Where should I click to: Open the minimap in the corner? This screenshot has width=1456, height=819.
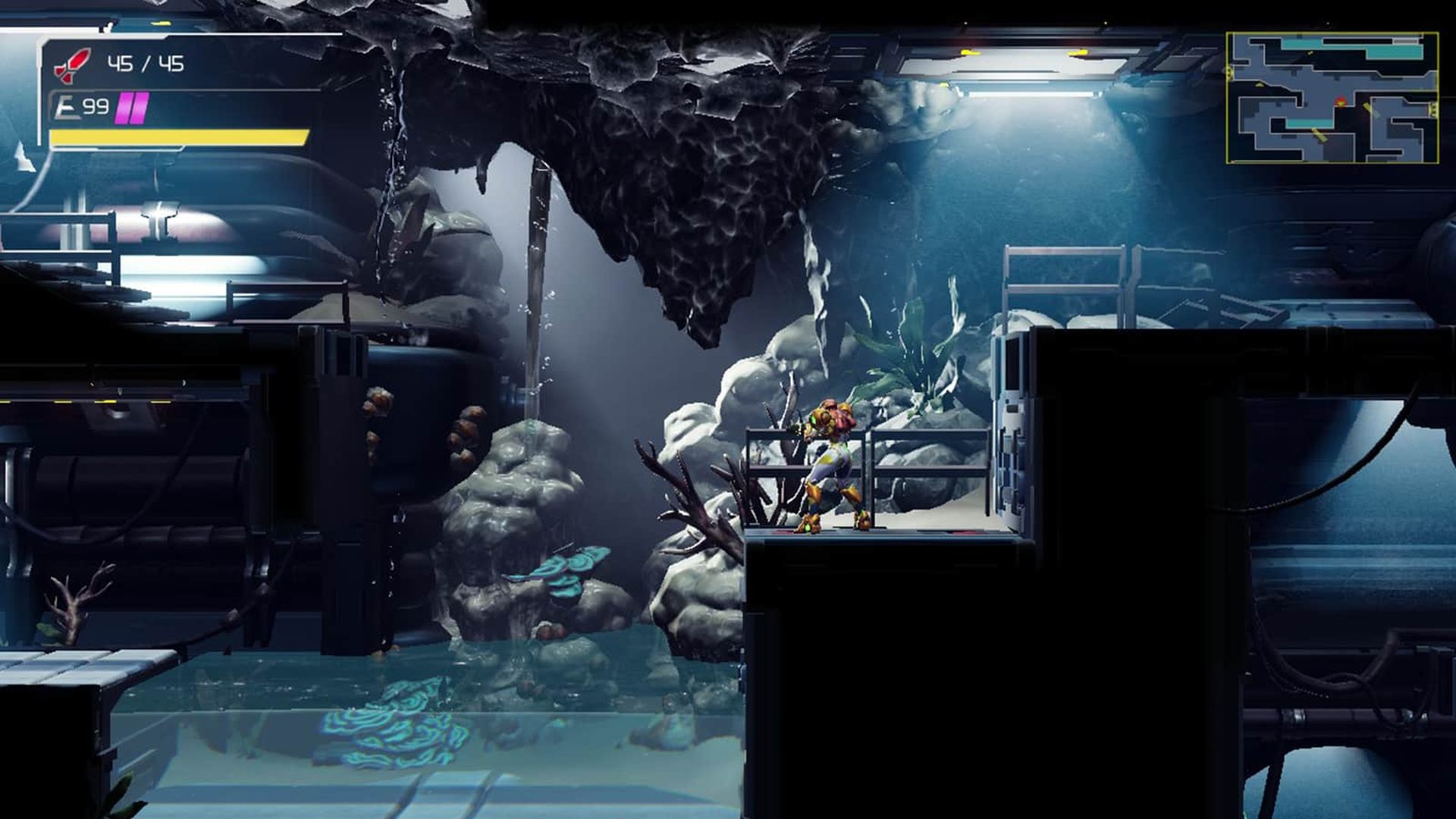tap(1332, 98)
